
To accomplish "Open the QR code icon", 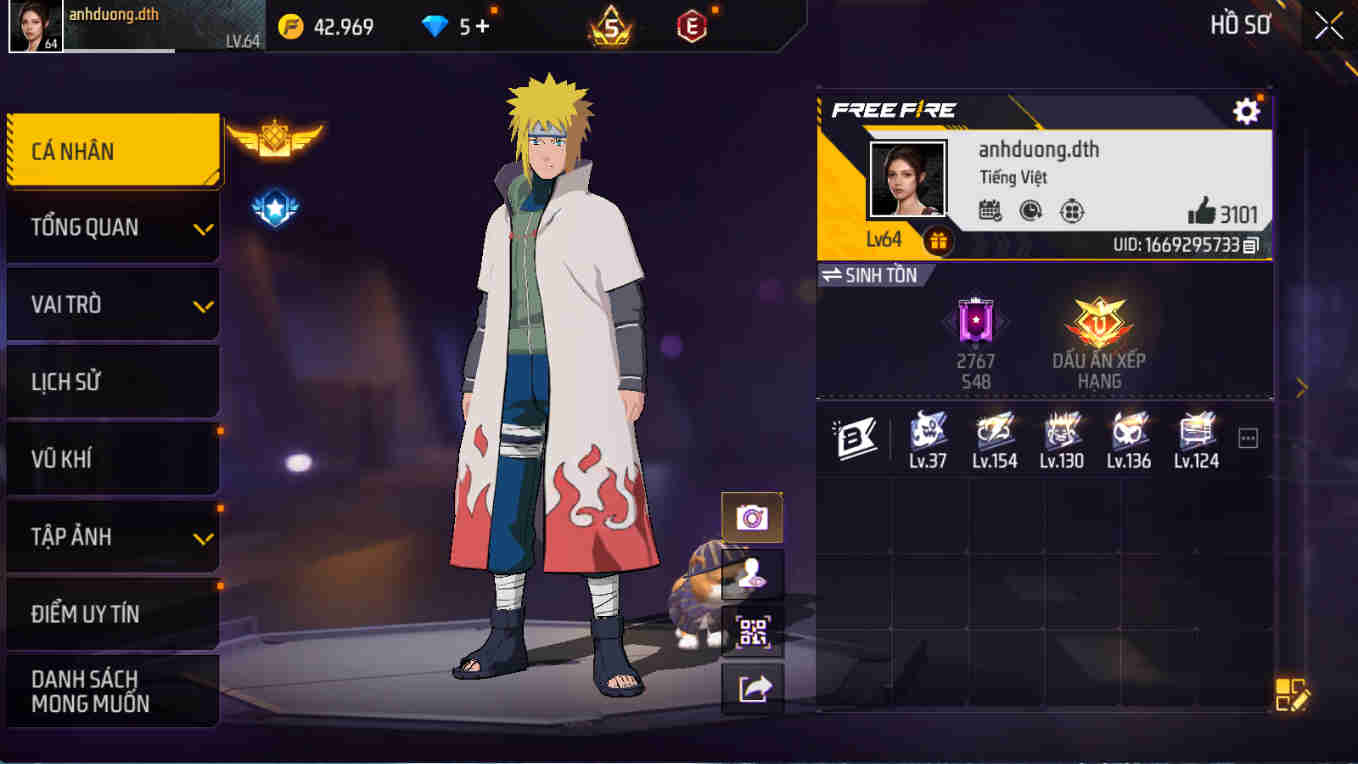I will [751, 631].
